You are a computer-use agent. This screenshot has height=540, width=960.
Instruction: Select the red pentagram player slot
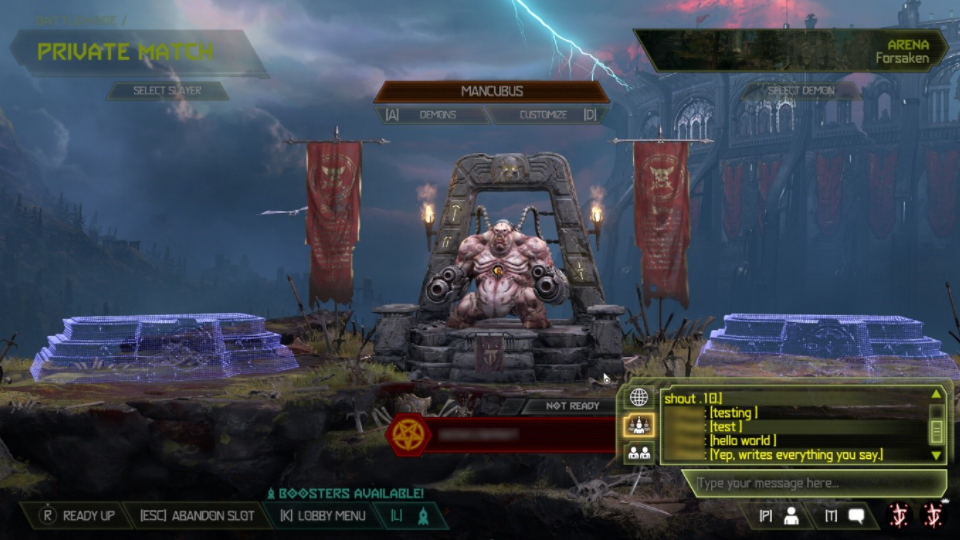(x=500, y=435)
